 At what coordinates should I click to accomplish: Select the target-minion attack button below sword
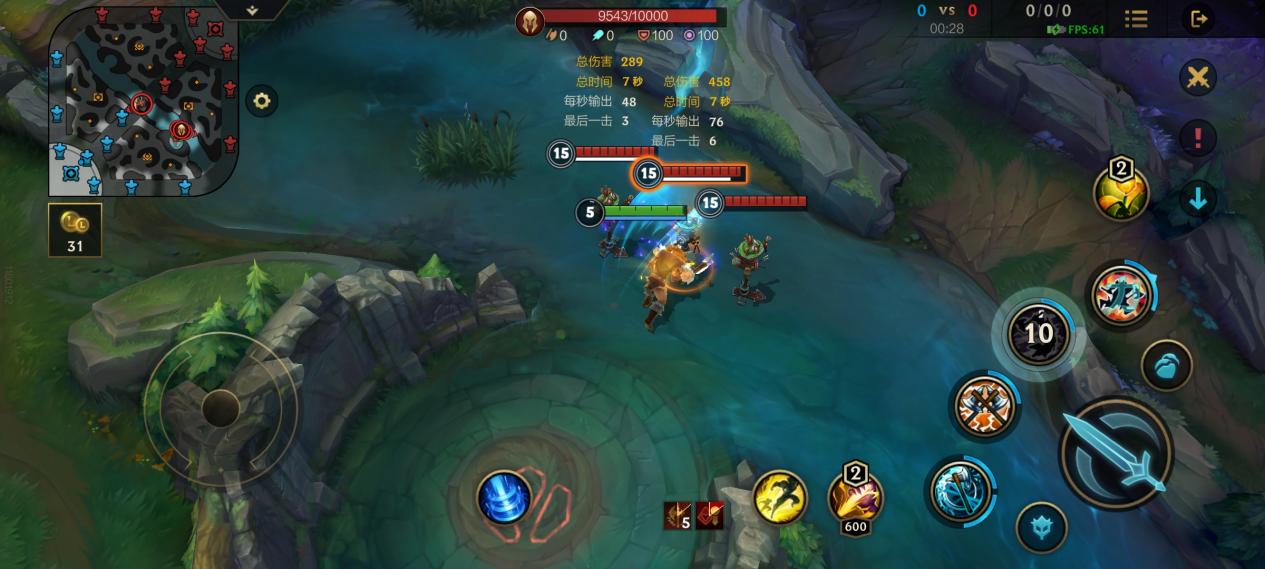point(1041,526)
